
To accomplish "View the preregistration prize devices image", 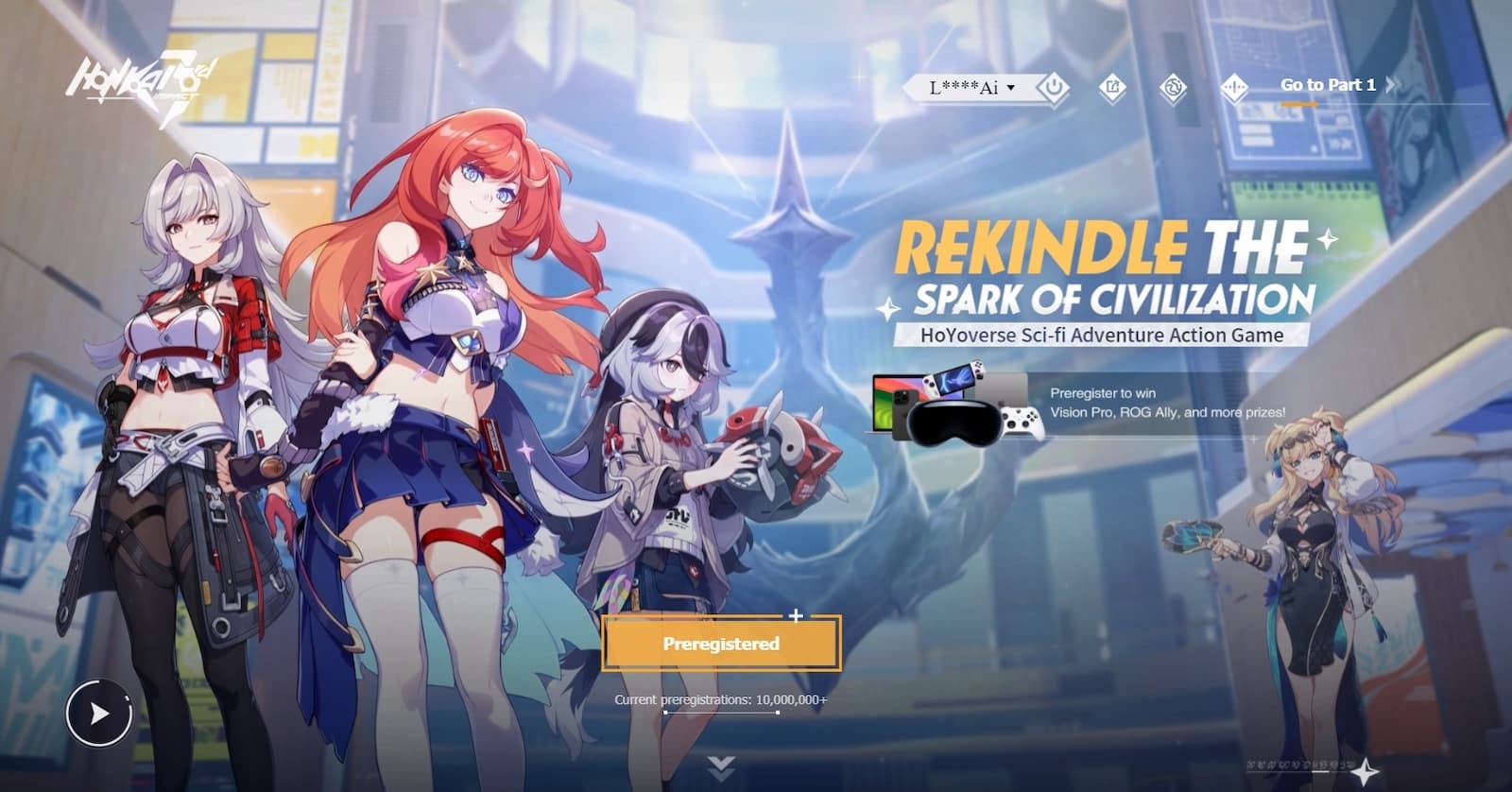I will [954, 405].
